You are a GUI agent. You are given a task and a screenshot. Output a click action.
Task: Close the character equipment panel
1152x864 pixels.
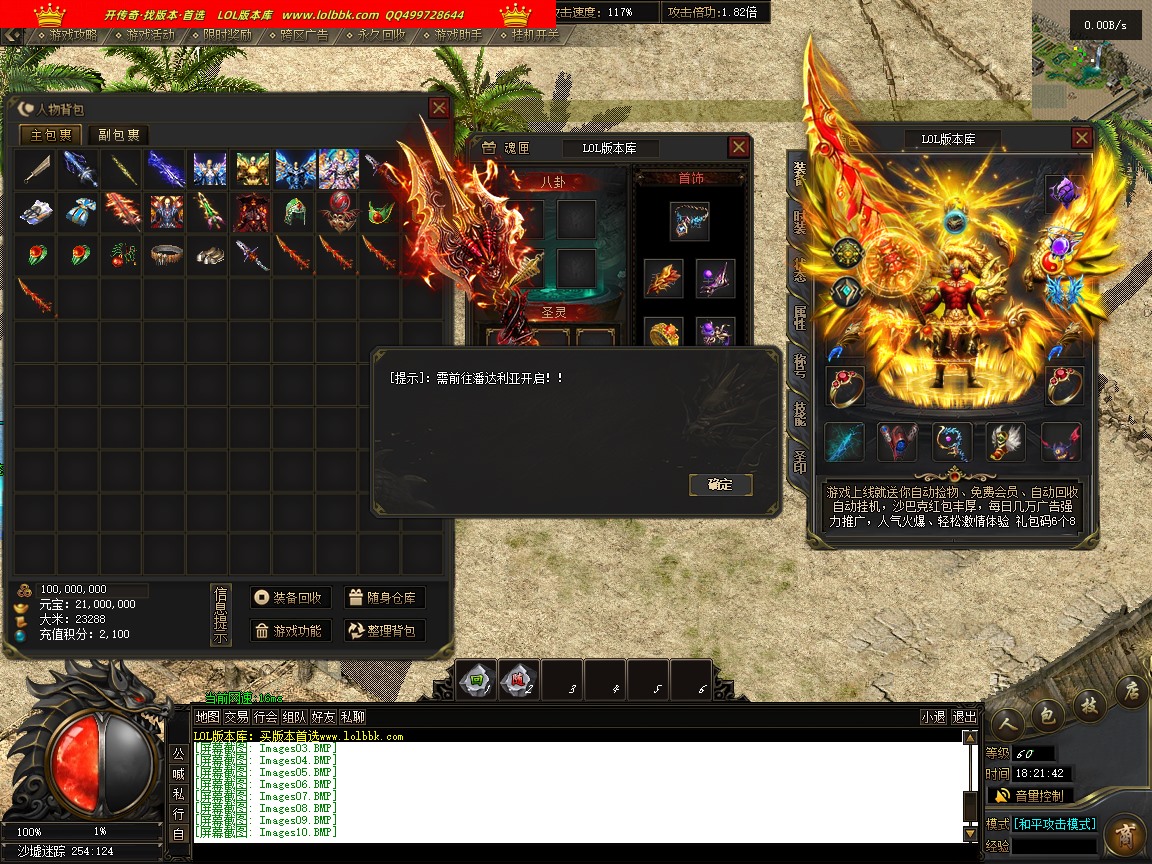click(x=1081, y=138)
